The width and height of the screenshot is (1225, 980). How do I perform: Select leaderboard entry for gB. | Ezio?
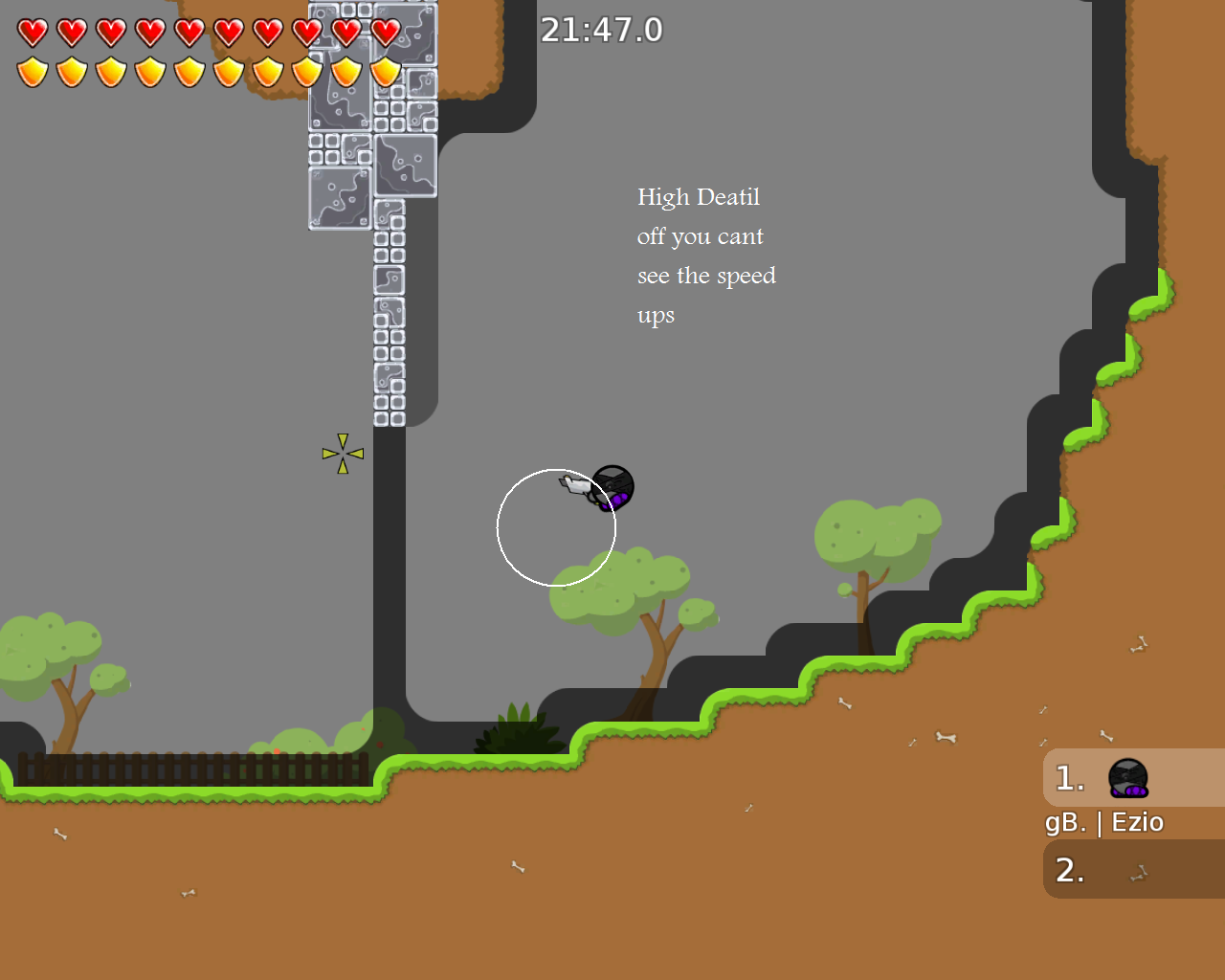(1103, 821)
